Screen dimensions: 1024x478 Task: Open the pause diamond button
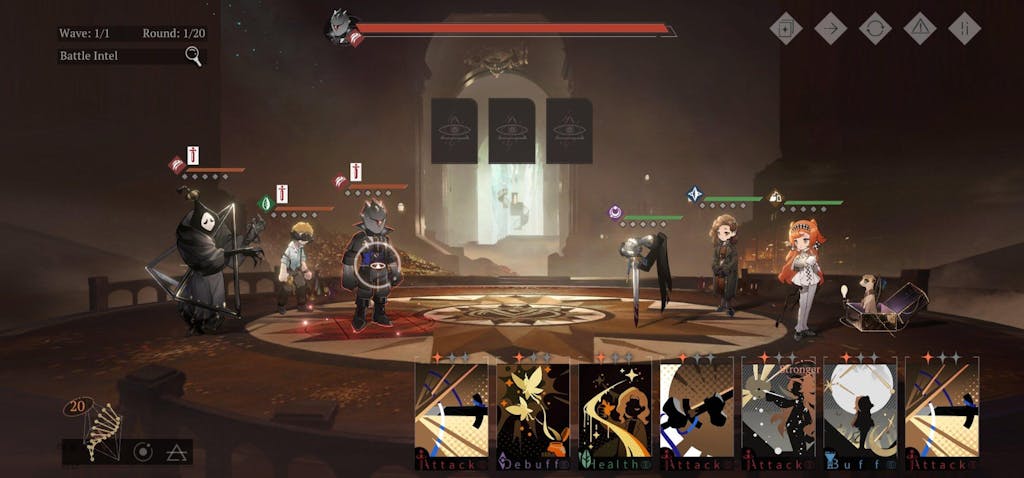[x=964, y=28]
